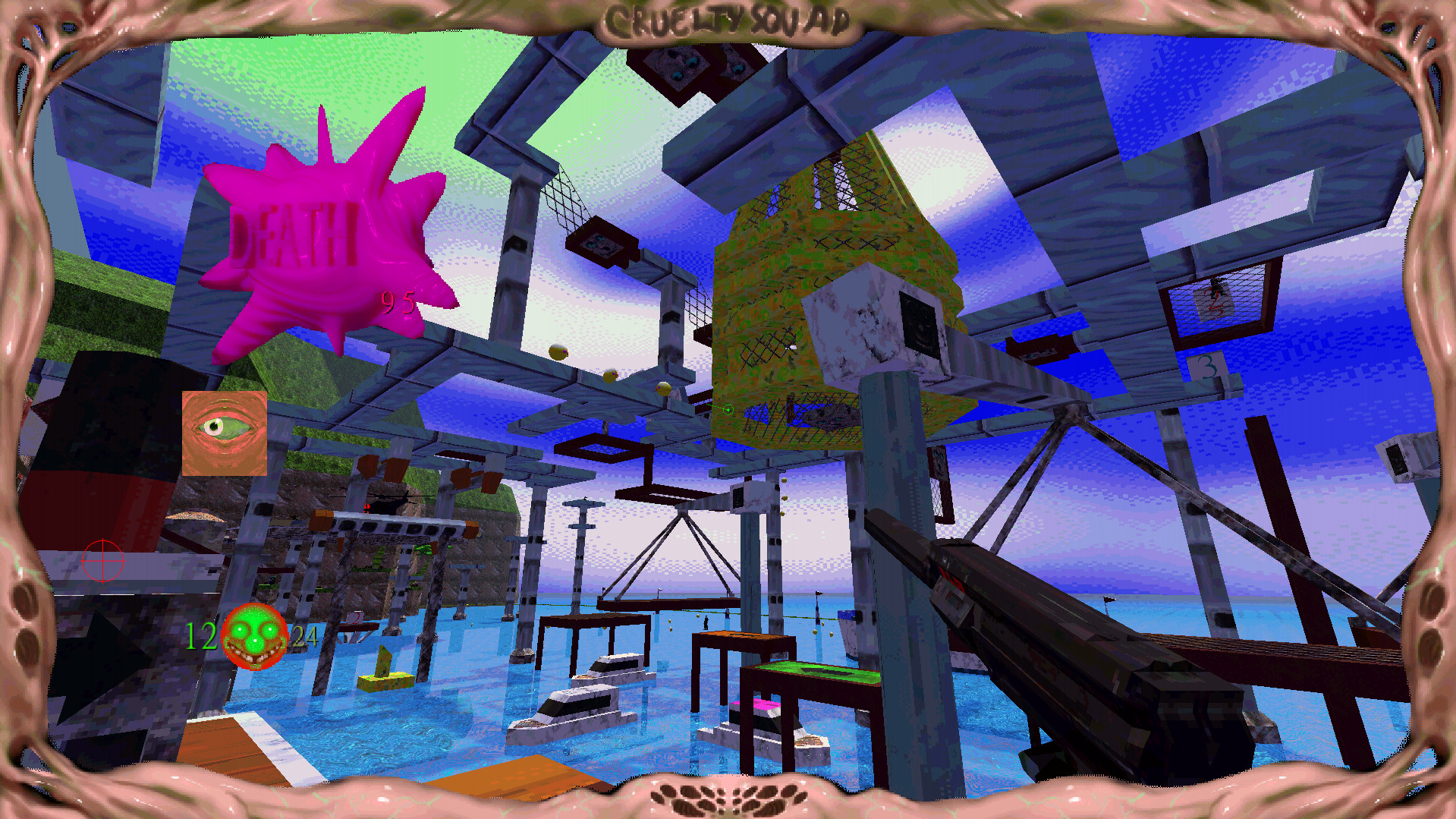The height and width of the screenshot is (819, 1456).
Task: Click the yellow rubber duck in the water
Action: [x=383, y=679]
